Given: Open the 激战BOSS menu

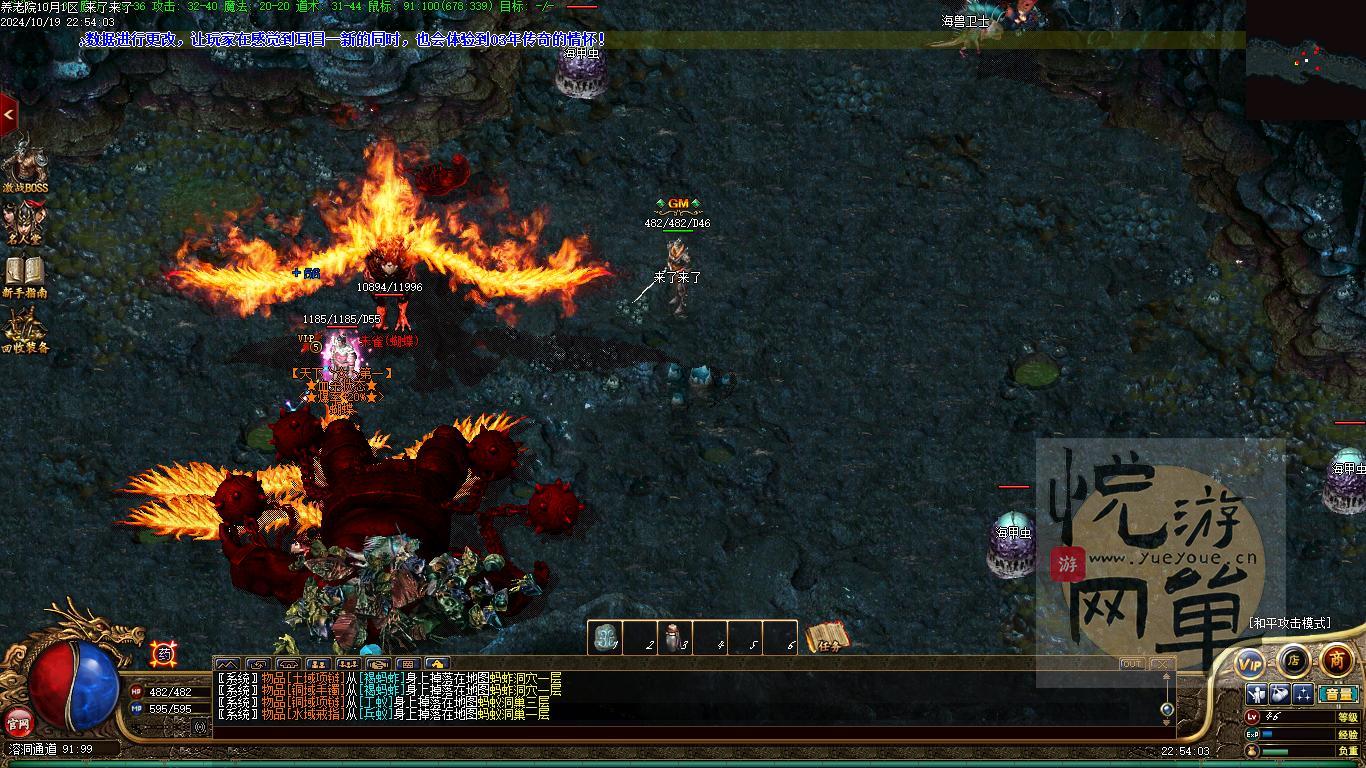Looking at the screenshot, I should (24, 163).
